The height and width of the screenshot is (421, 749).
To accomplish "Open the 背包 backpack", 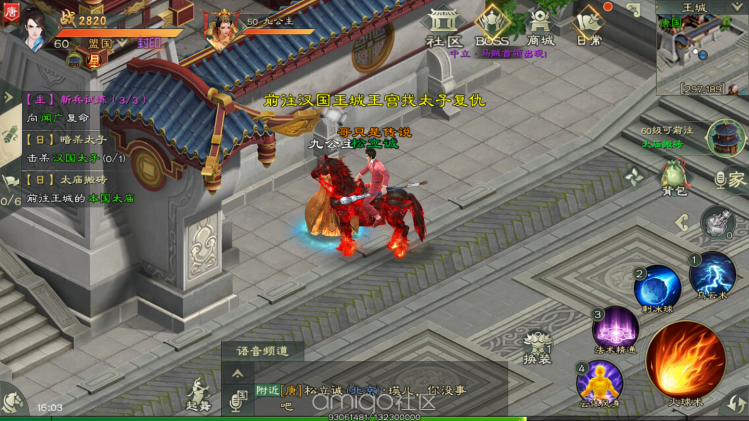I will (673, 179).
